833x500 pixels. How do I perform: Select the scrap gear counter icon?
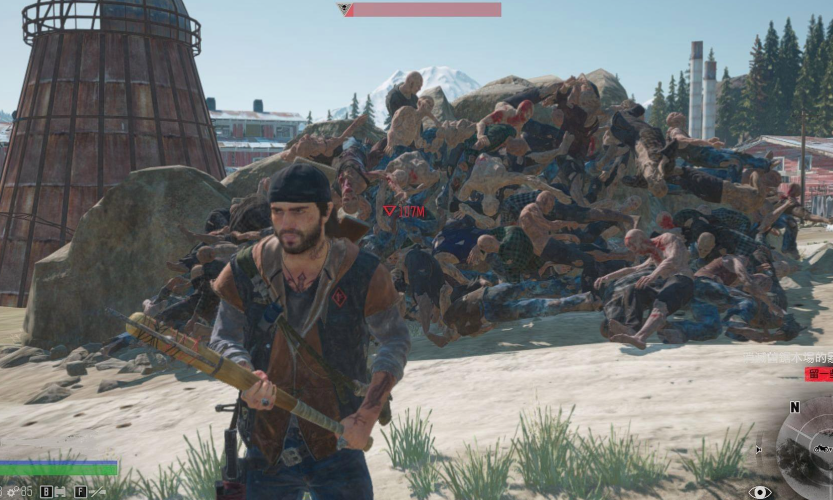pyautogui.click(x=12, y=491)
